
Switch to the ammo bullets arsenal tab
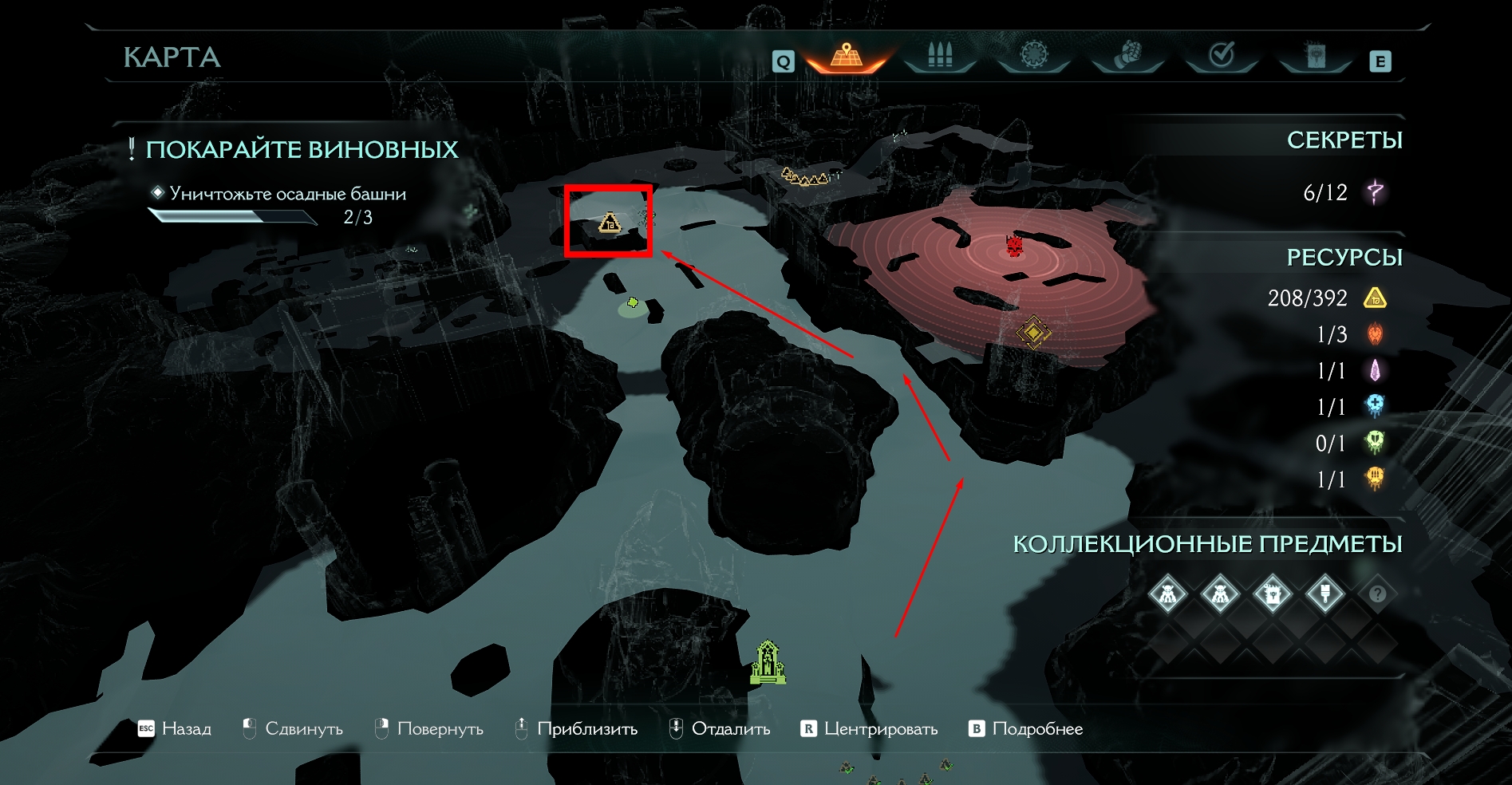click(x=940, y=56)
